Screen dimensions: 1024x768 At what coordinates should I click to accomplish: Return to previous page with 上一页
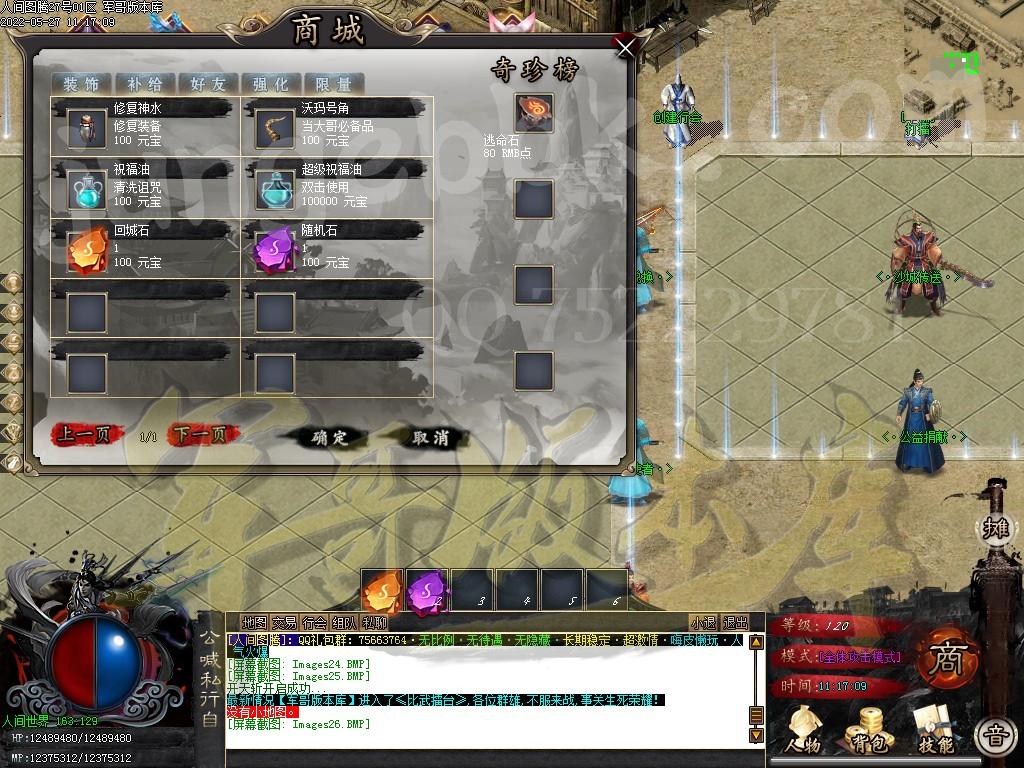(87, 435)
